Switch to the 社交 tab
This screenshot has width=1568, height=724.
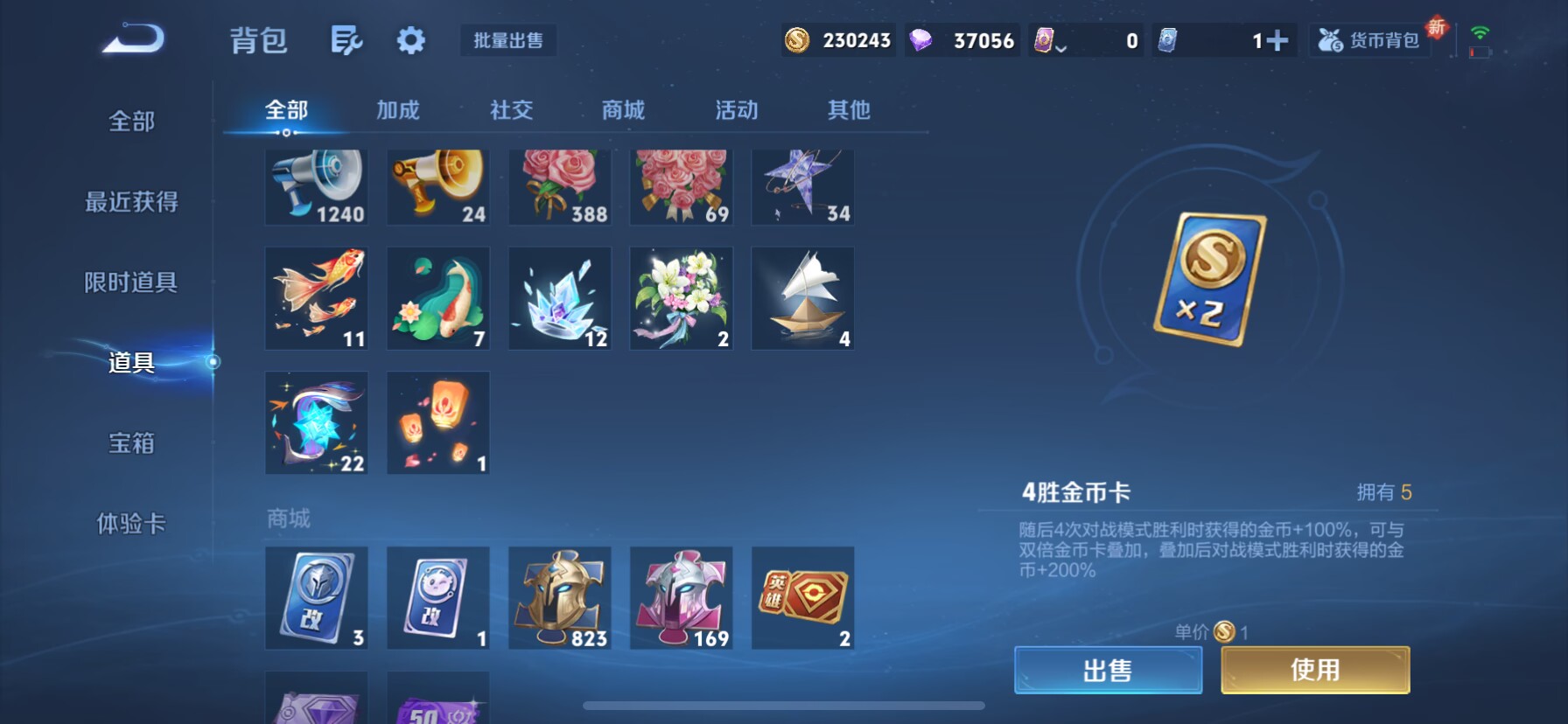click(x=511, y=110)
